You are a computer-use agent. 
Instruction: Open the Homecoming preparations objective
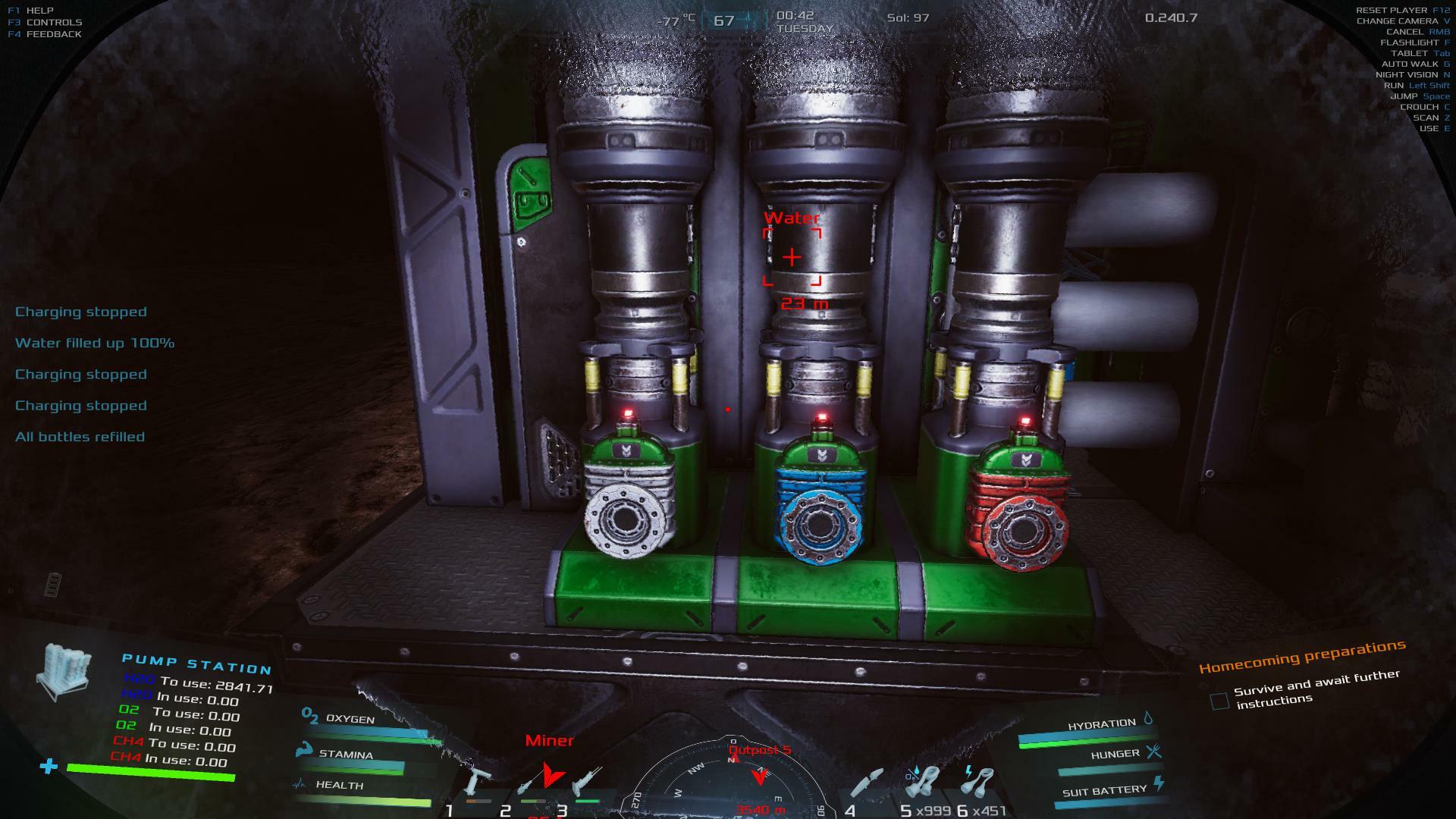click(x=1301, y=657)
